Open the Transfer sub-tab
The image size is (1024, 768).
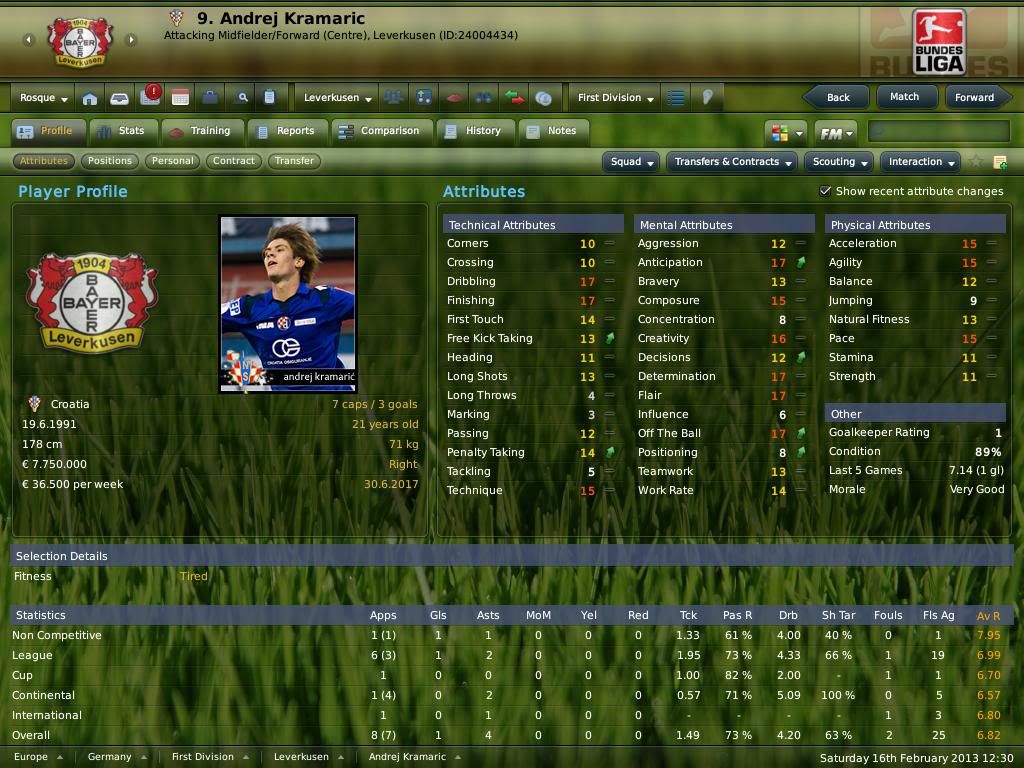coord(294,161)
